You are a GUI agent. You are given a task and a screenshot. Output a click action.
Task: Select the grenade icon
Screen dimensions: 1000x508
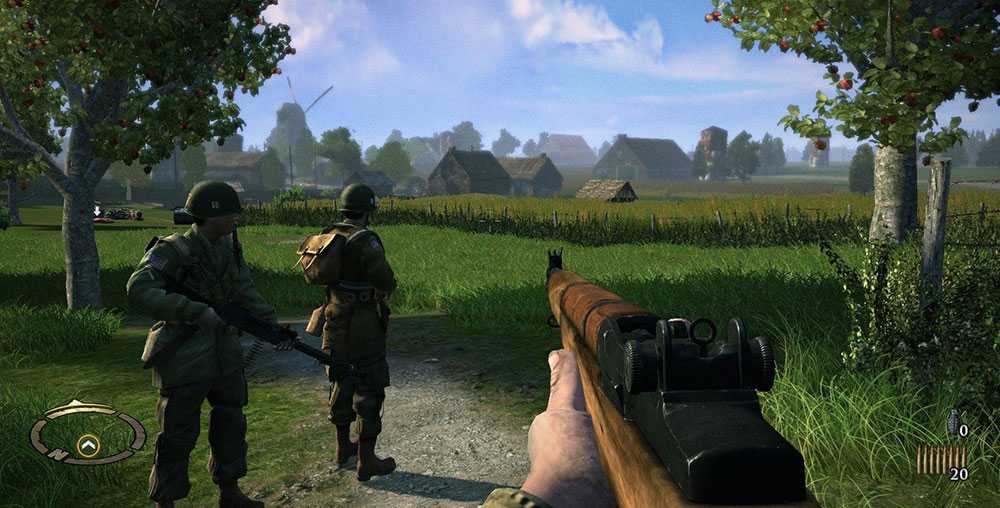(x=953, y=422)
